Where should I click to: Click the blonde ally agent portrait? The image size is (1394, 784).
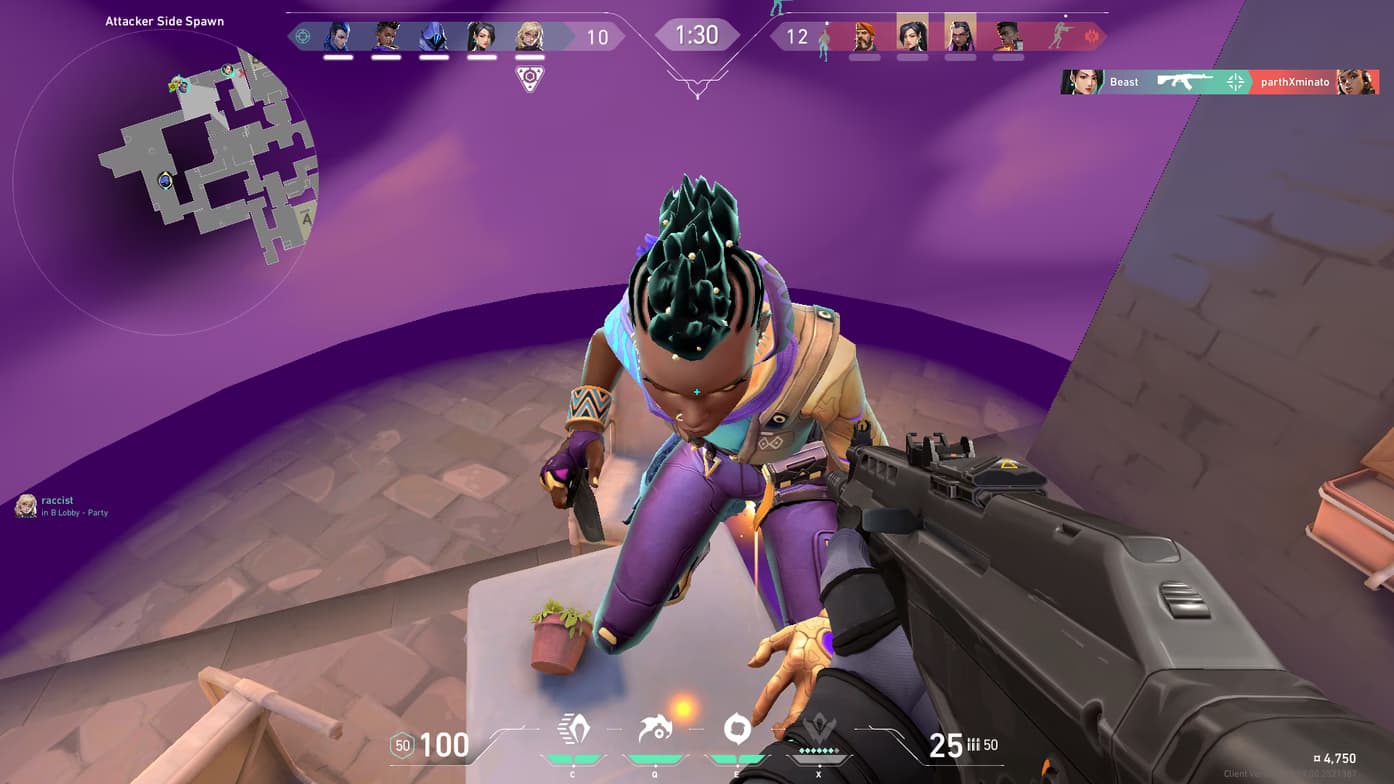pos(529,37)
